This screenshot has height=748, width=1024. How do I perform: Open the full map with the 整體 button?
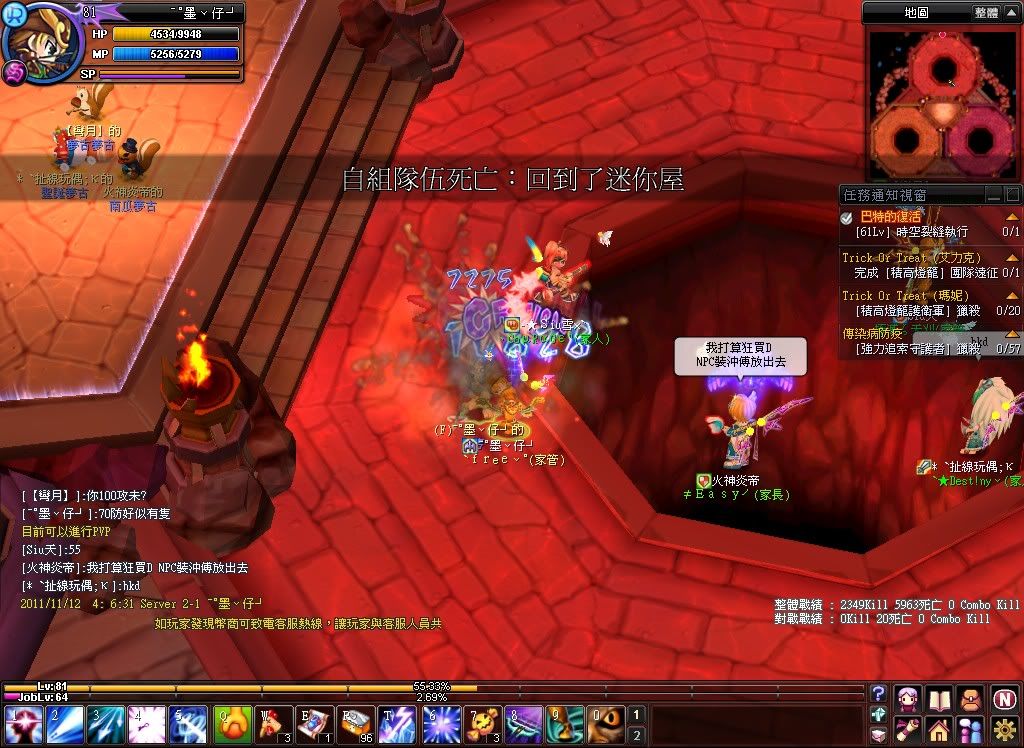pos(985,13)
